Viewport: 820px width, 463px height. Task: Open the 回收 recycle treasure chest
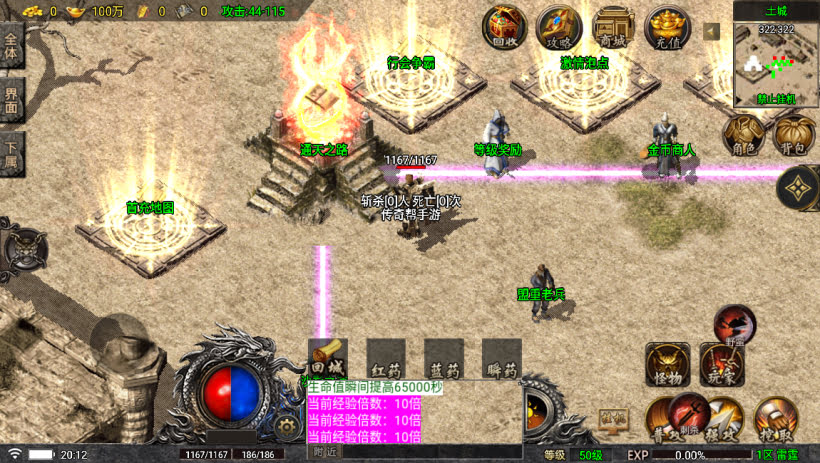click(x=506, y=26)
